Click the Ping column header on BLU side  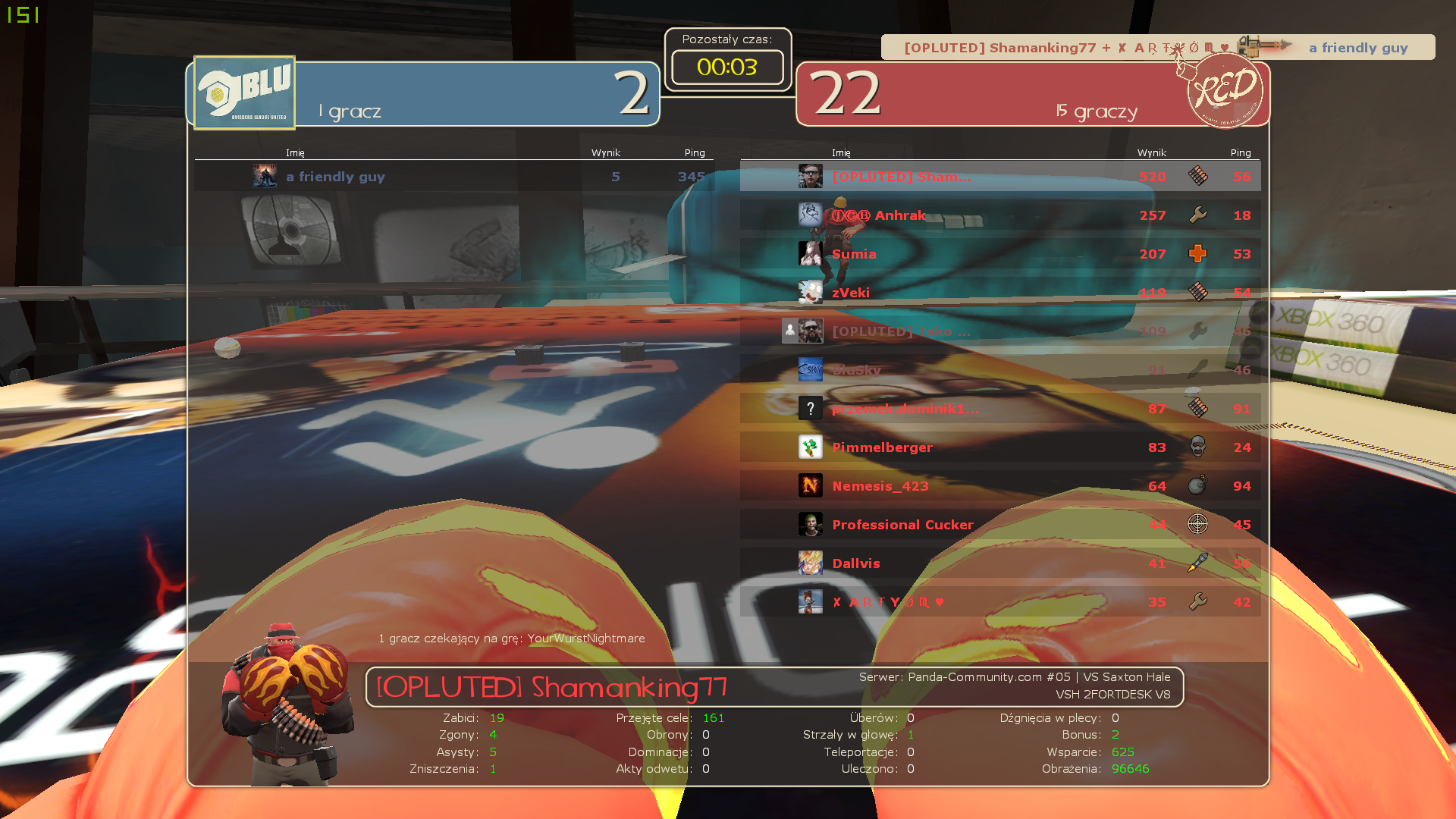tap(695, 152)
